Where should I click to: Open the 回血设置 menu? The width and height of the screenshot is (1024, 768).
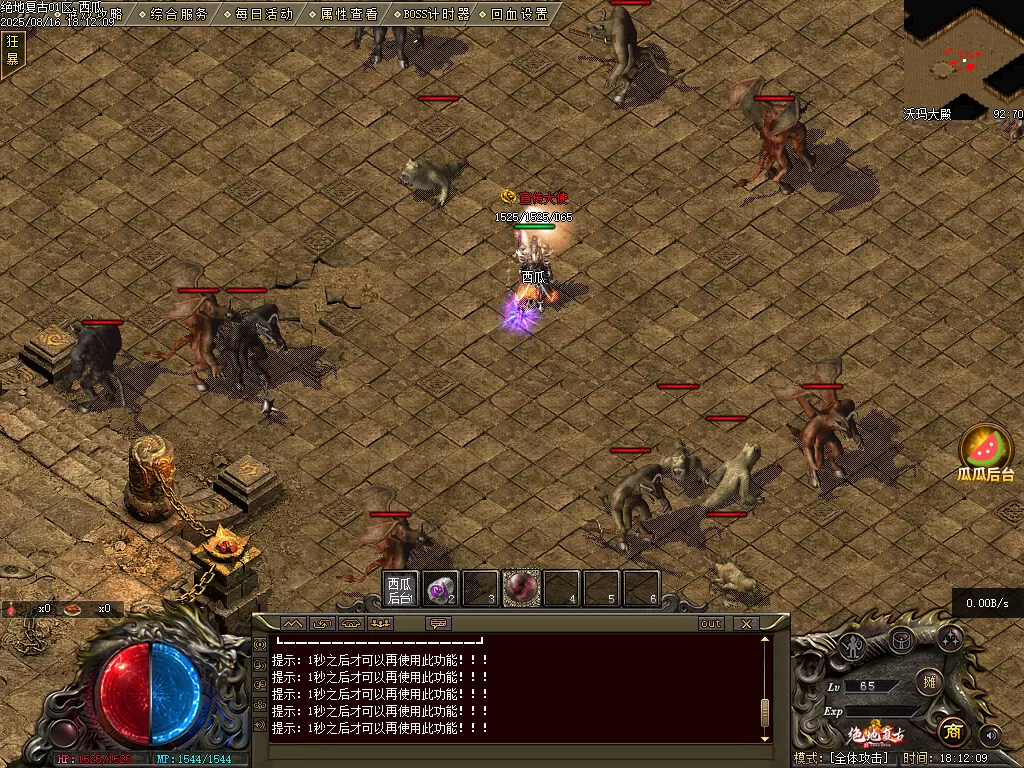(513, 14)
